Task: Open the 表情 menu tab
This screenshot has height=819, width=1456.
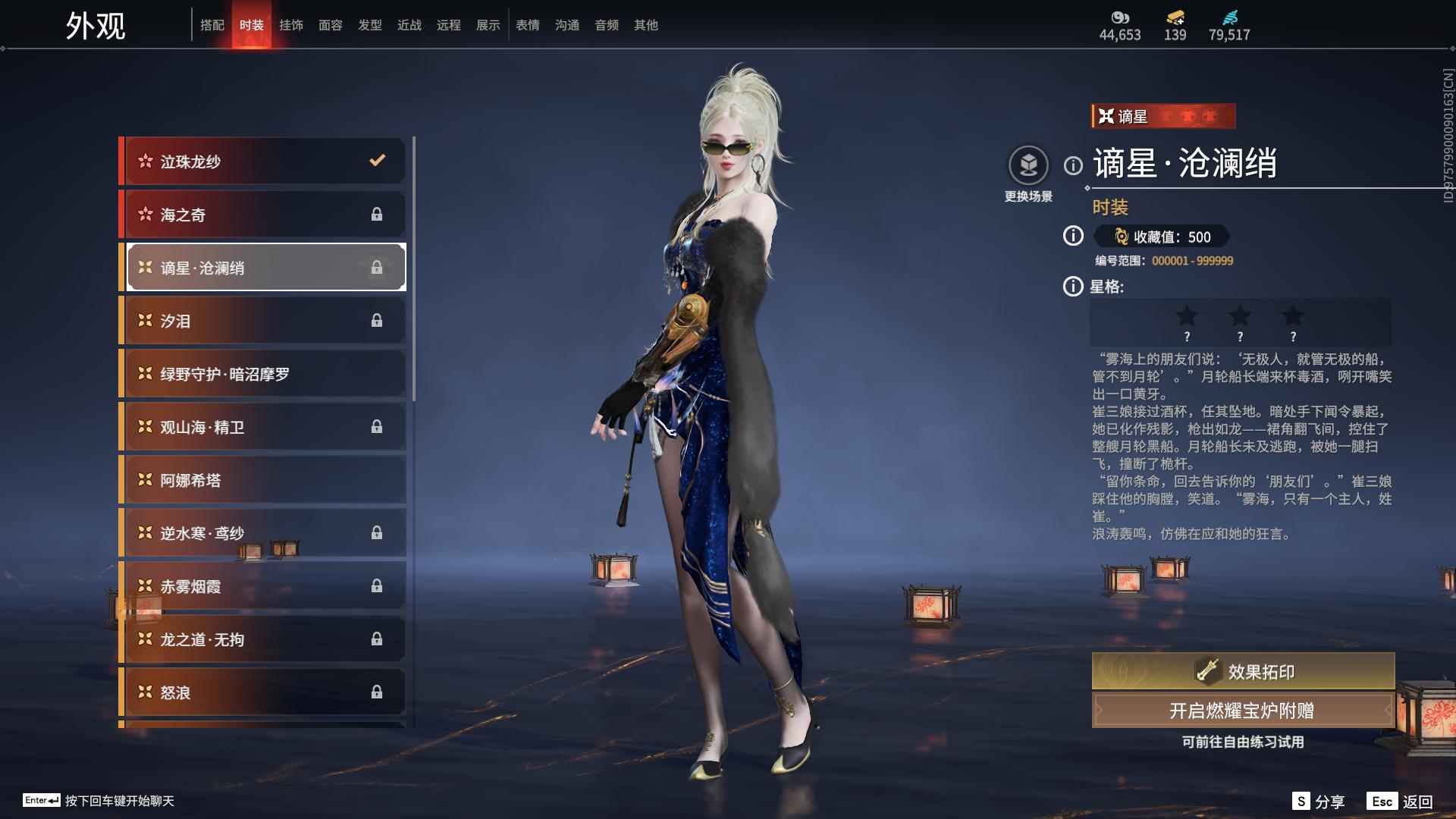Action: (x=527, y=24)
